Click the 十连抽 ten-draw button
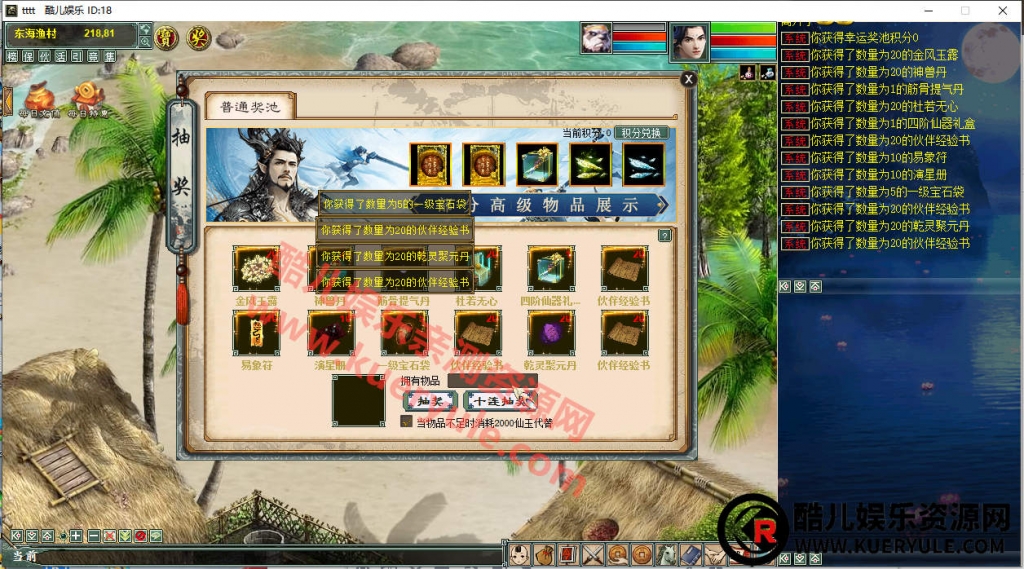 point(500,400)
